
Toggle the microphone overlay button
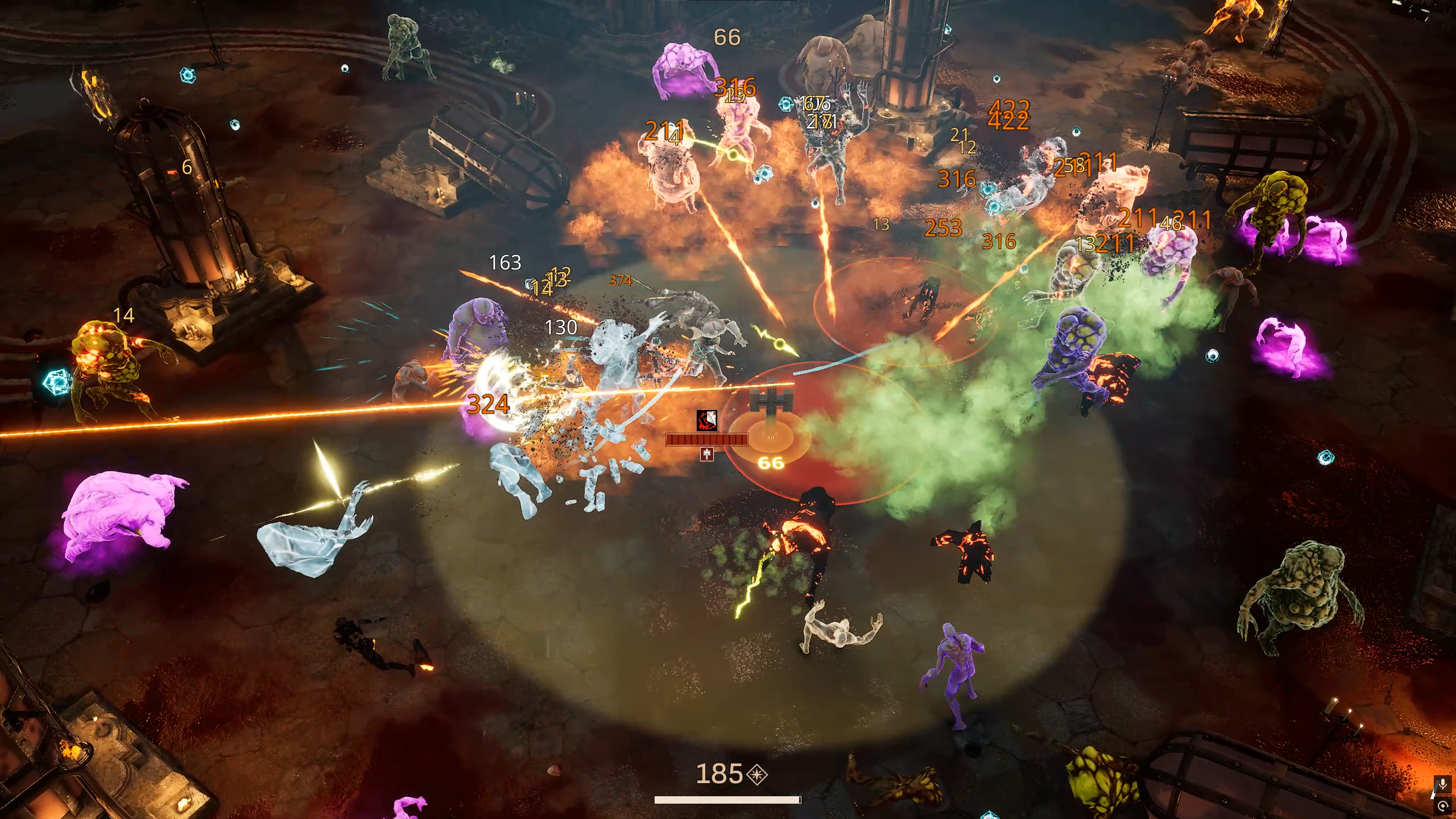(x=1442, y=785)
